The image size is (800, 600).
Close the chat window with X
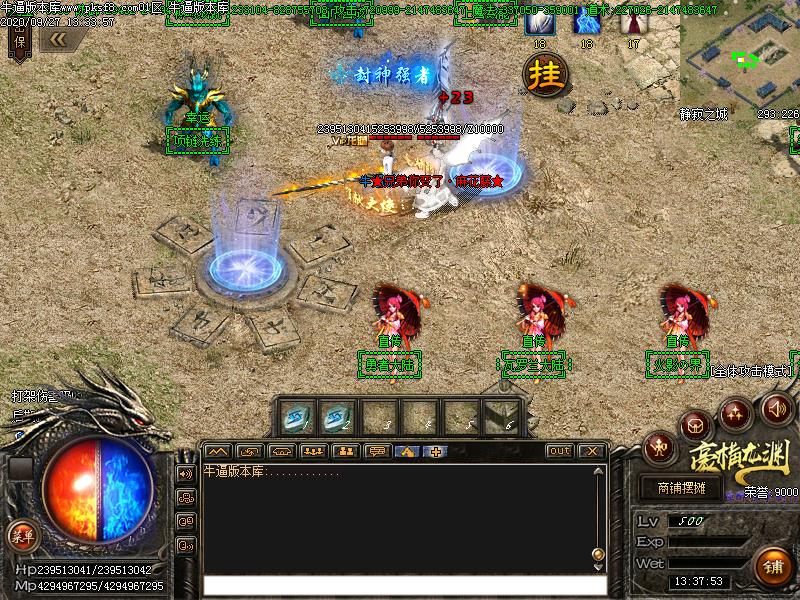[591, 451]
